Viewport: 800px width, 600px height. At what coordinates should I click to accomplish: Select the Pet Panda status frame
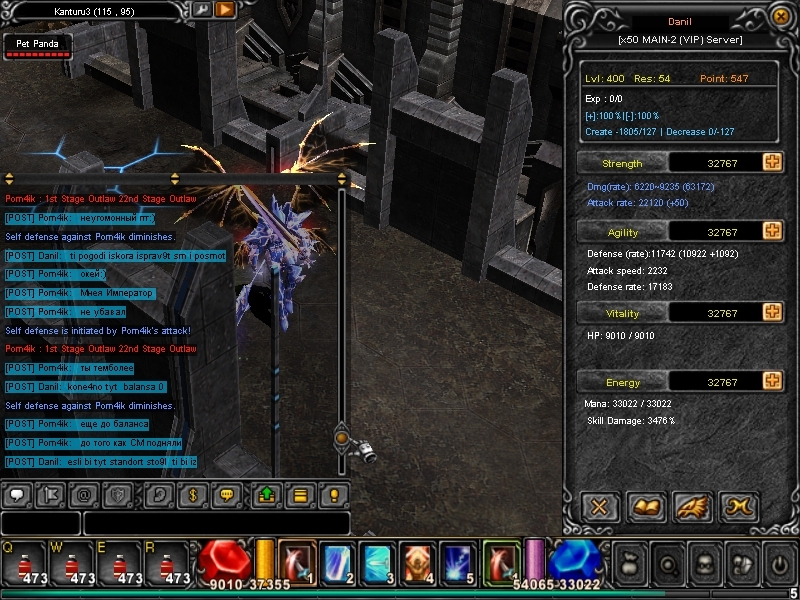click(x=37, y=46)
